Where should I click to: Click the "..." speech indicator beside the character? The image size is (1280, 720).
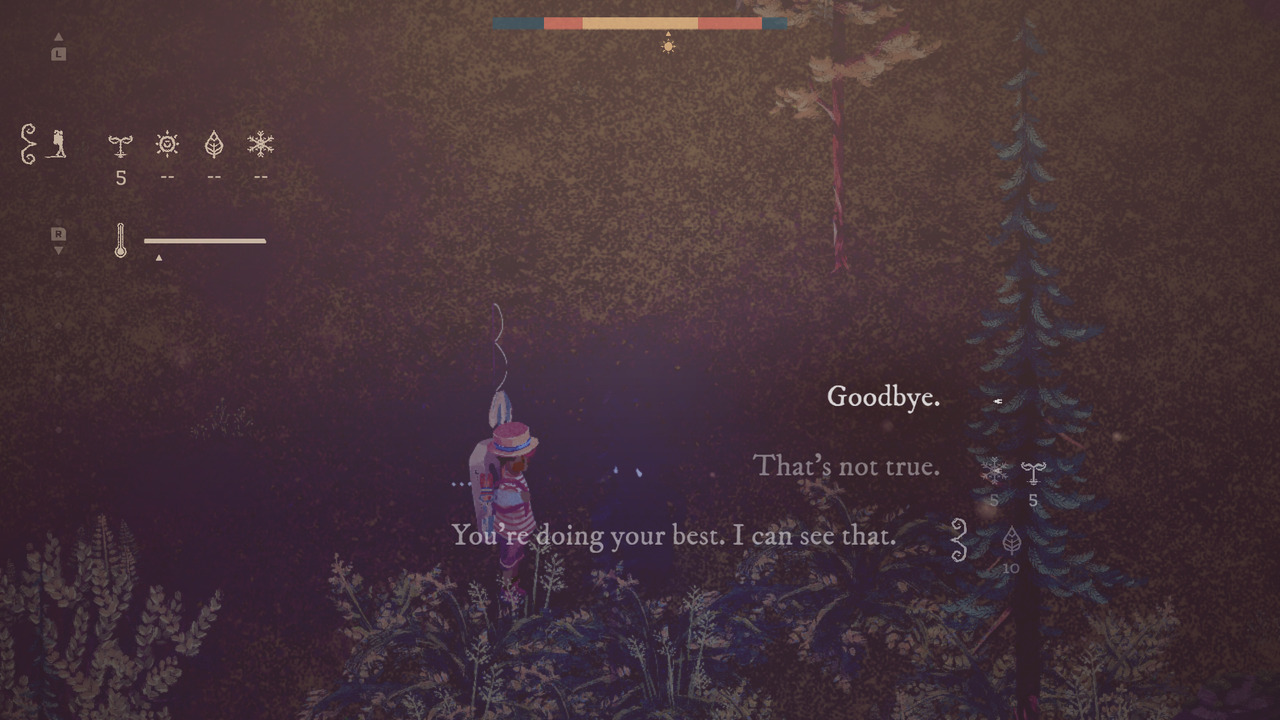pyautogui.click(x=461, y=482)
